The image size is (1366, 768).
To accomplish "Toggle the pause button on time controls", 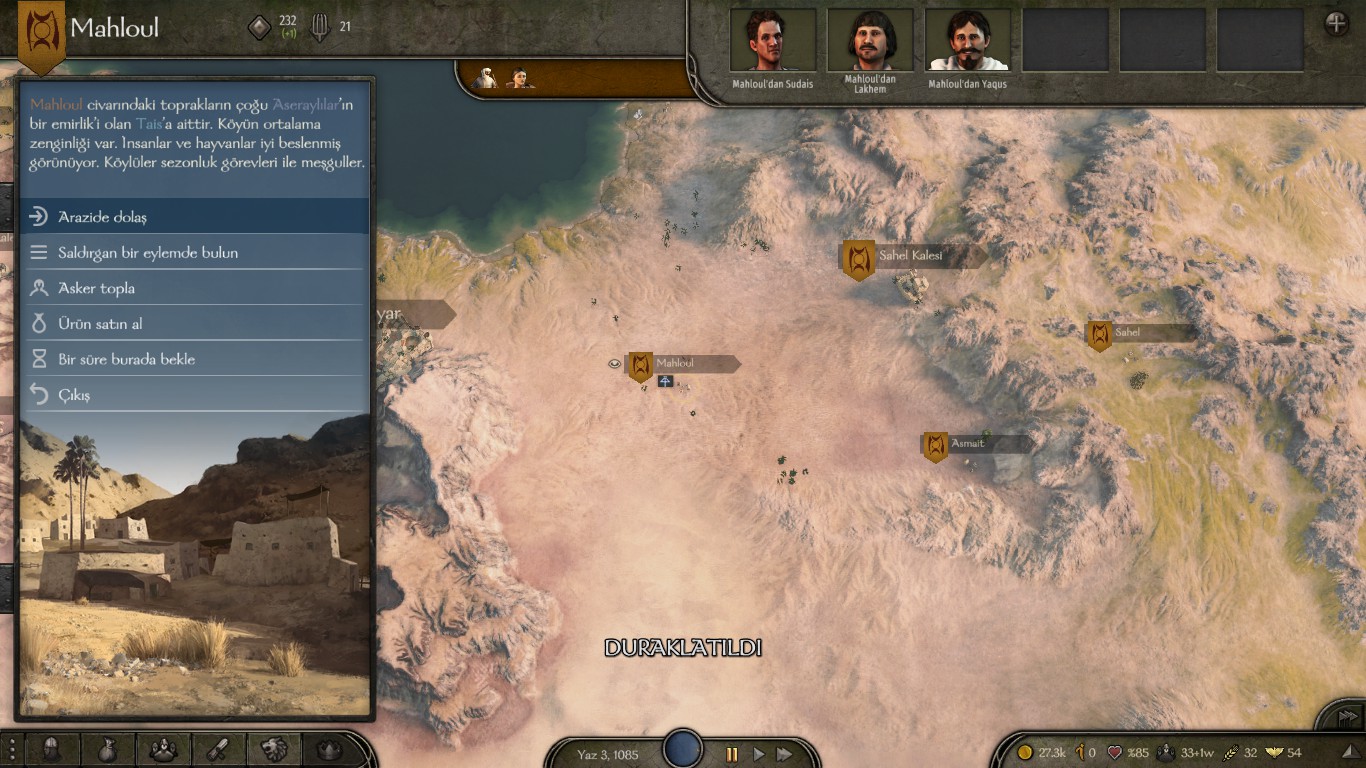I will pos(732,754).
